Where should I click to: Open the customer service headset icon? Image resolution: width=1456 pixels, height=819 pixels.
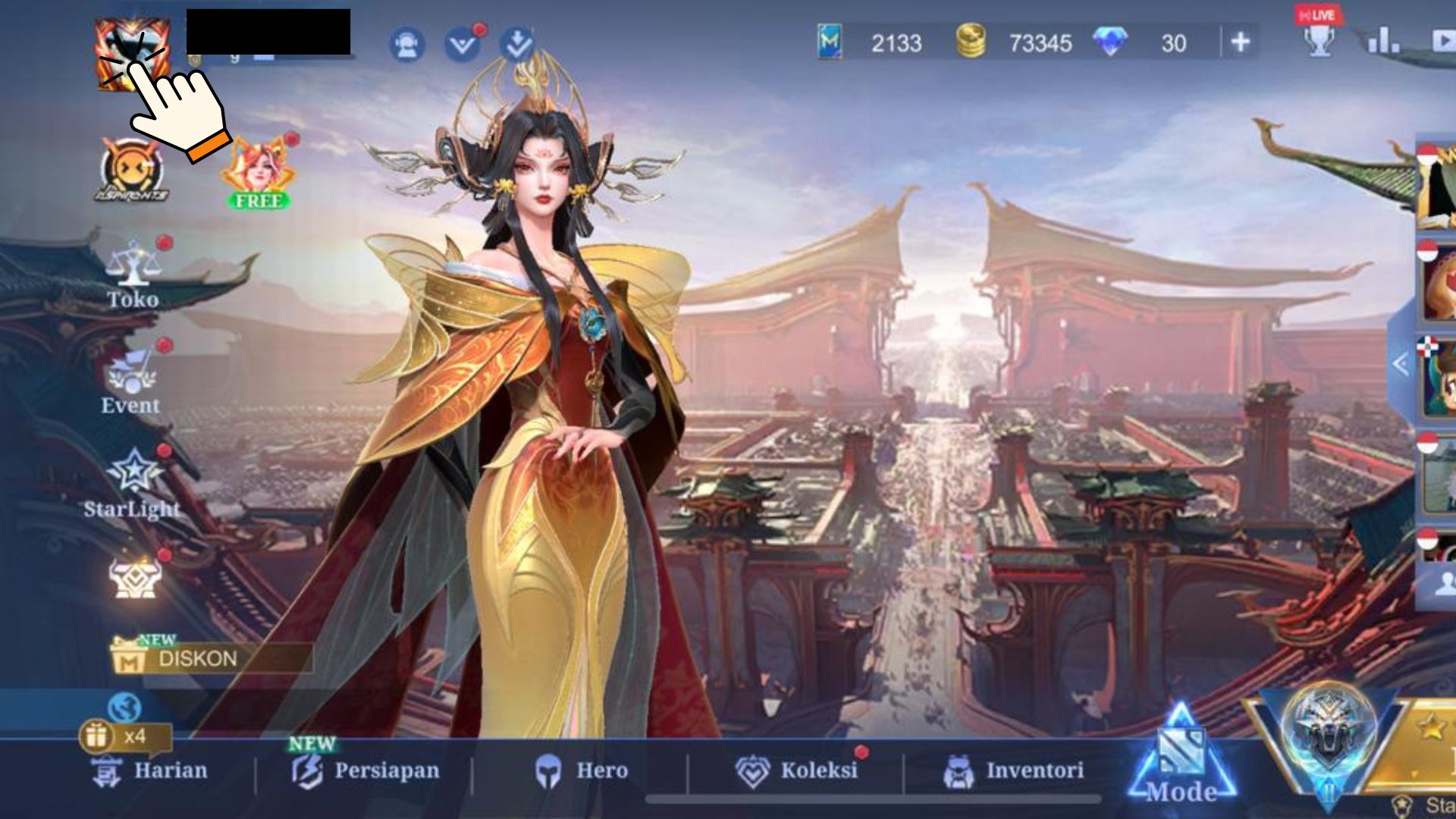407,45
